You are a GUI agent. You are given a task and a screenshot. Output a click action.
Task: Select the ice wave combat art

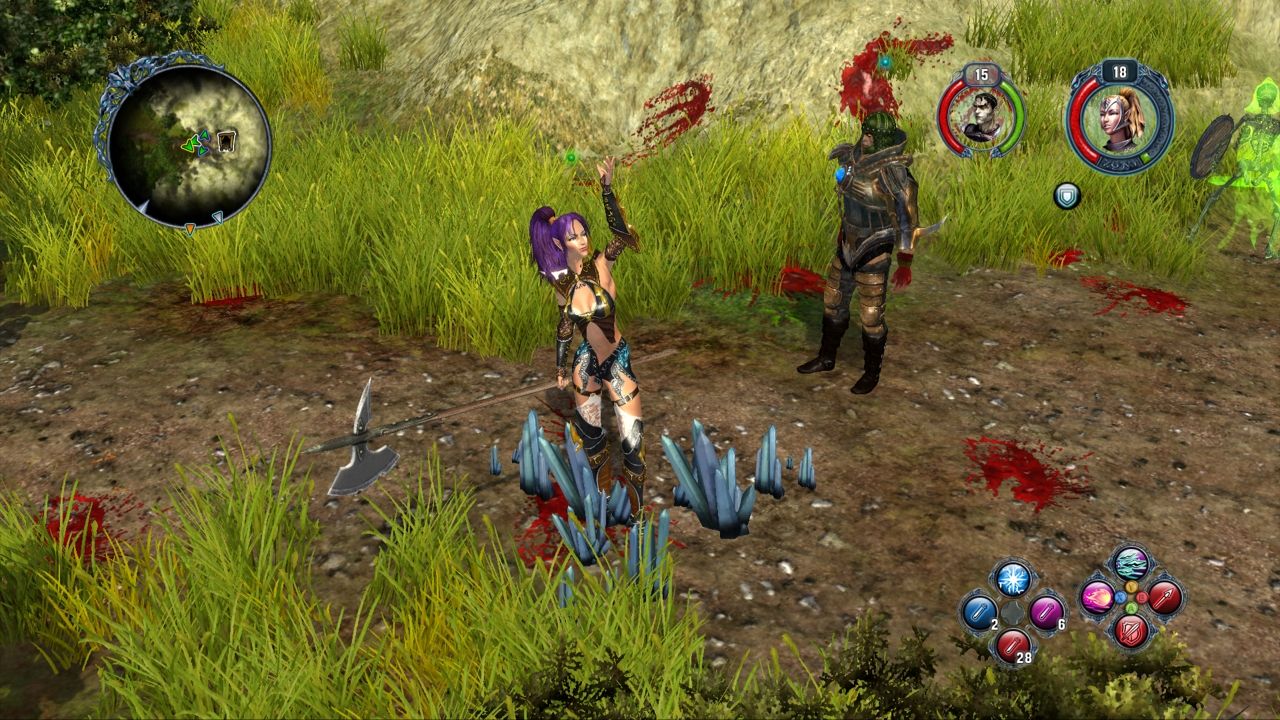(x=1129, y=561)
